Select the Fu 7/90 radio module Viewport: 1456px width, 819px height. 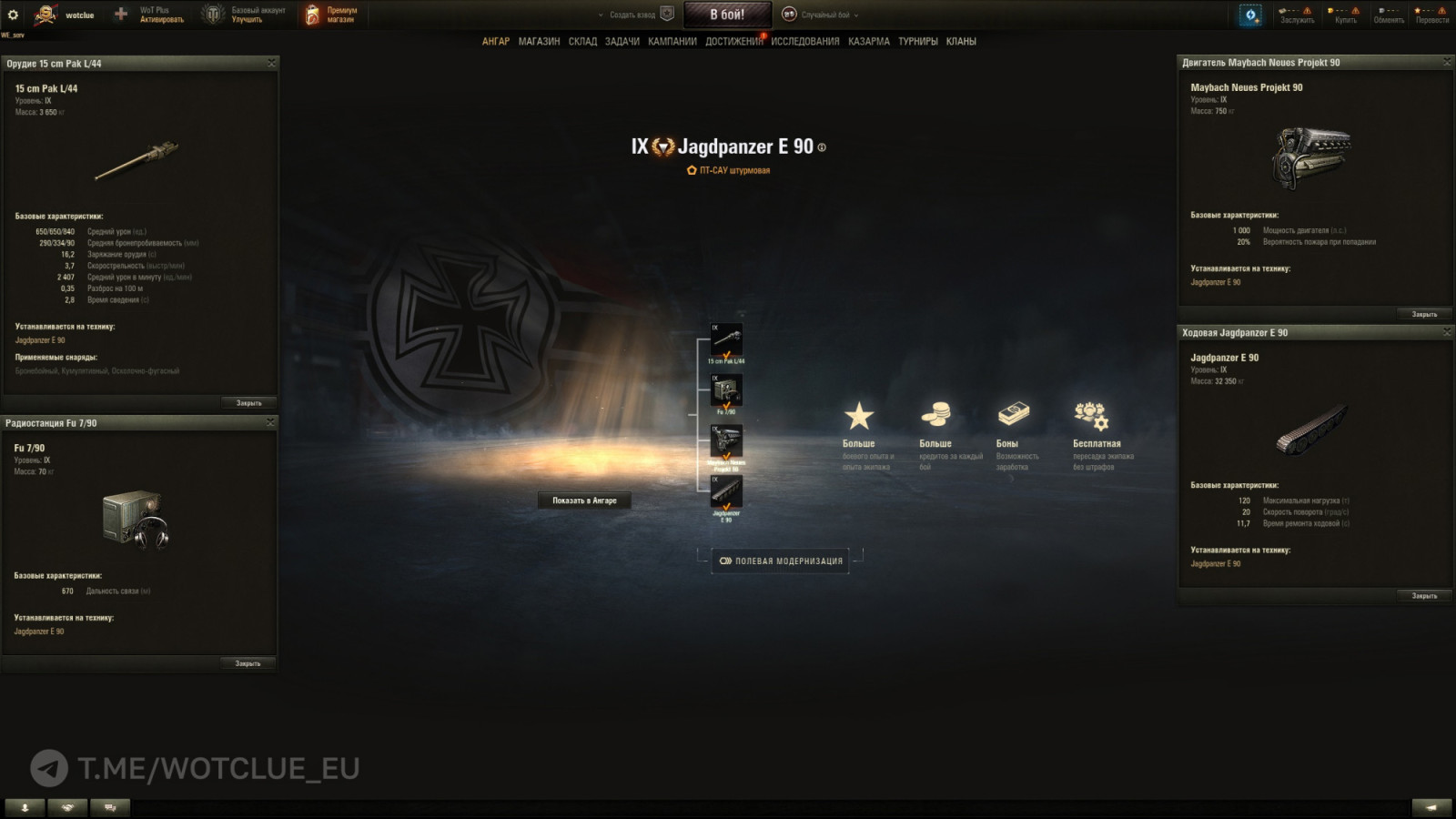point(728,391)
